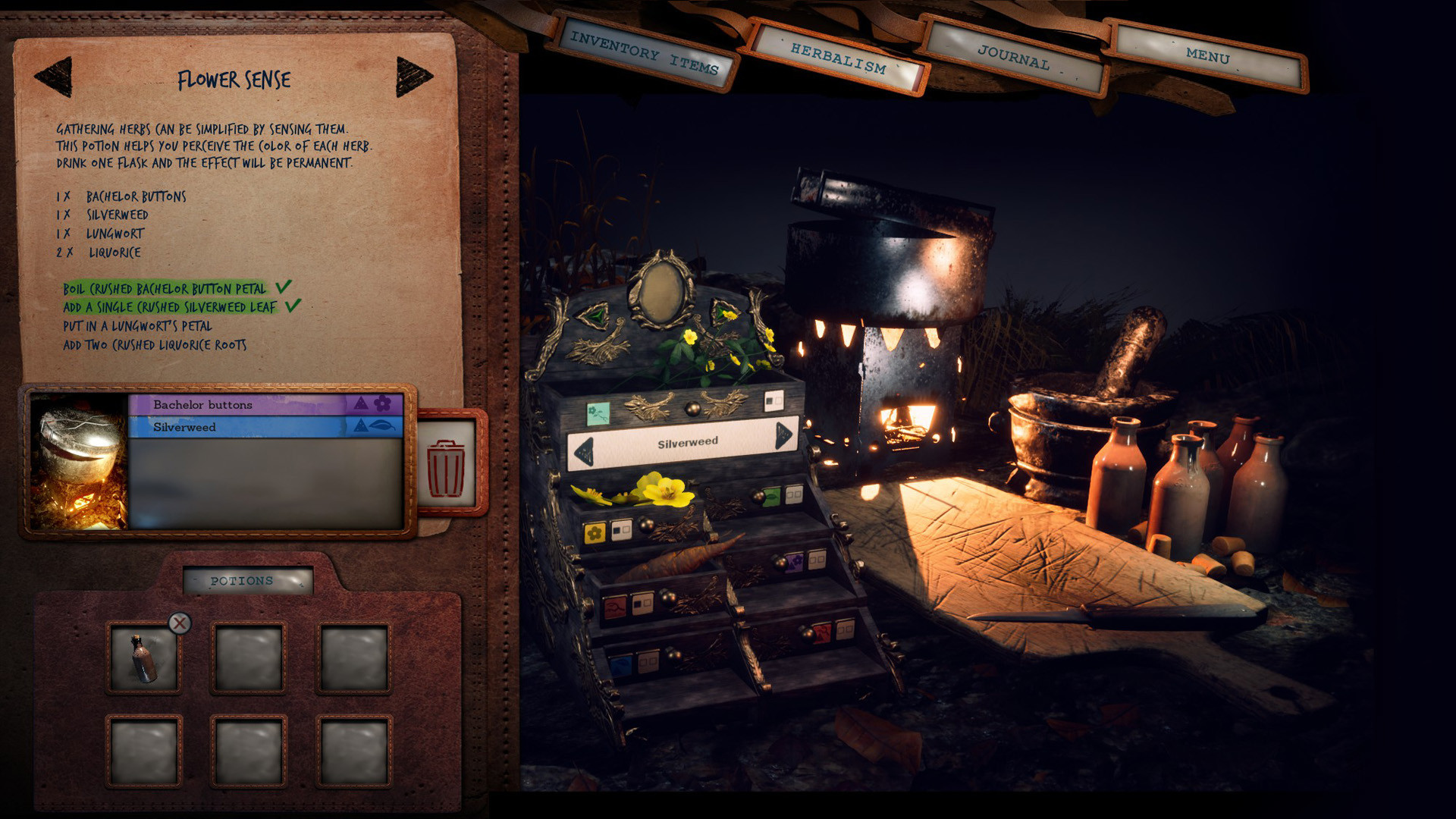Switch to the Herbalism tab
Image resolution: width=1456 pixels, height=819 pixels.
(837, 58)
